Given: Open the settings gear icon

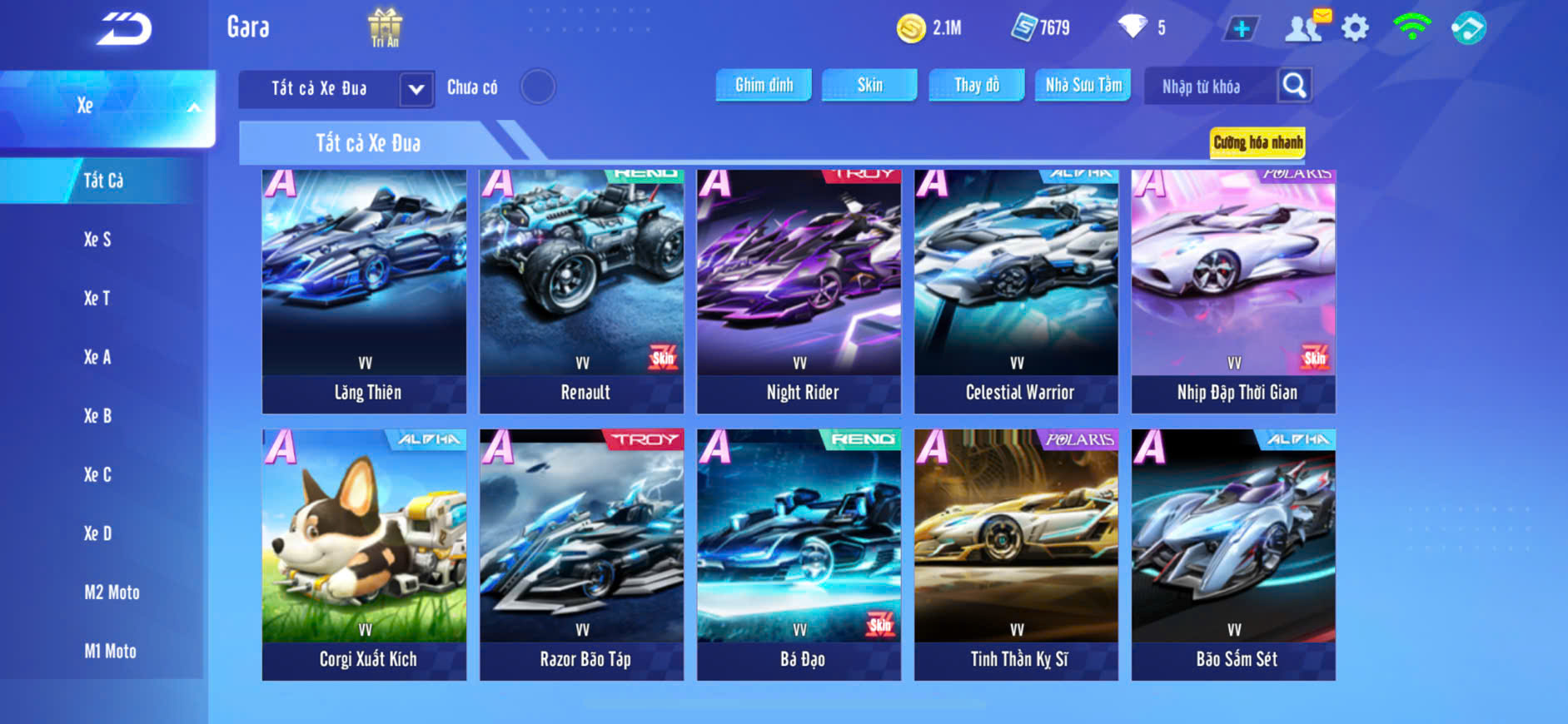Looking at the screenshot, I should [x=1355, y=28].
